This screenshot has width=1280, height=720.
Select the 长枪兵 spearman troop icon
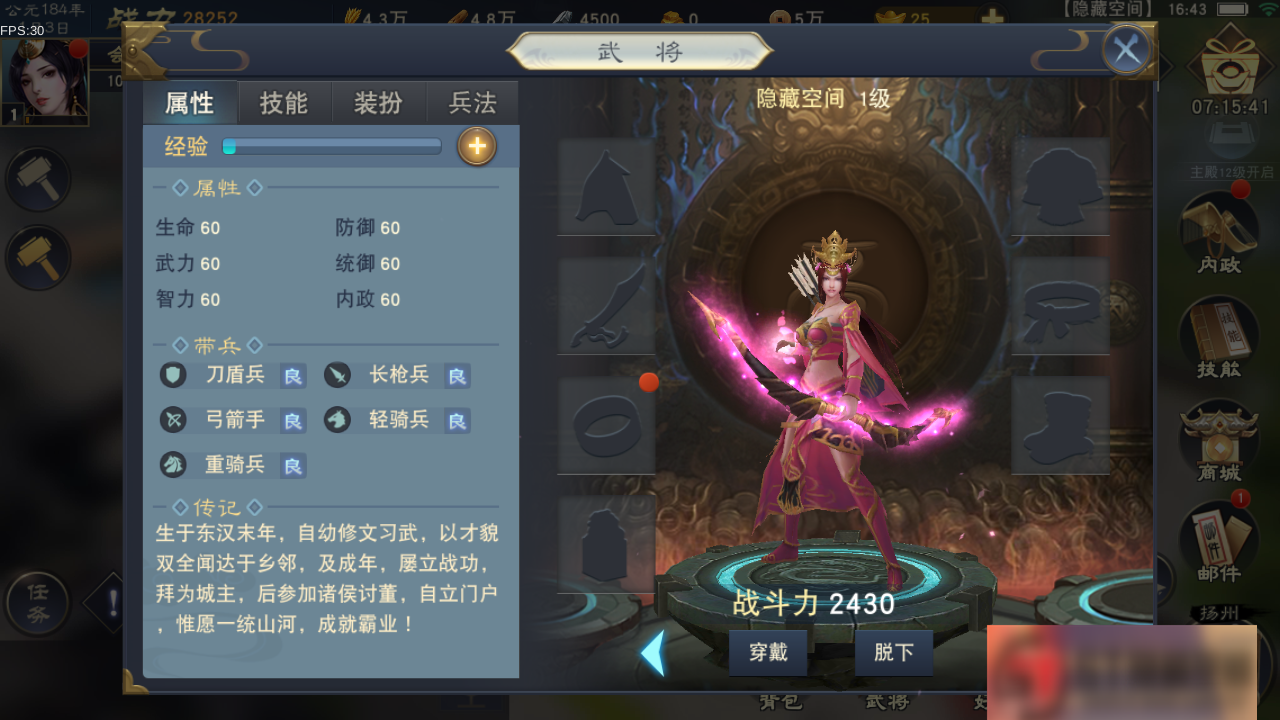pos(337,374)
